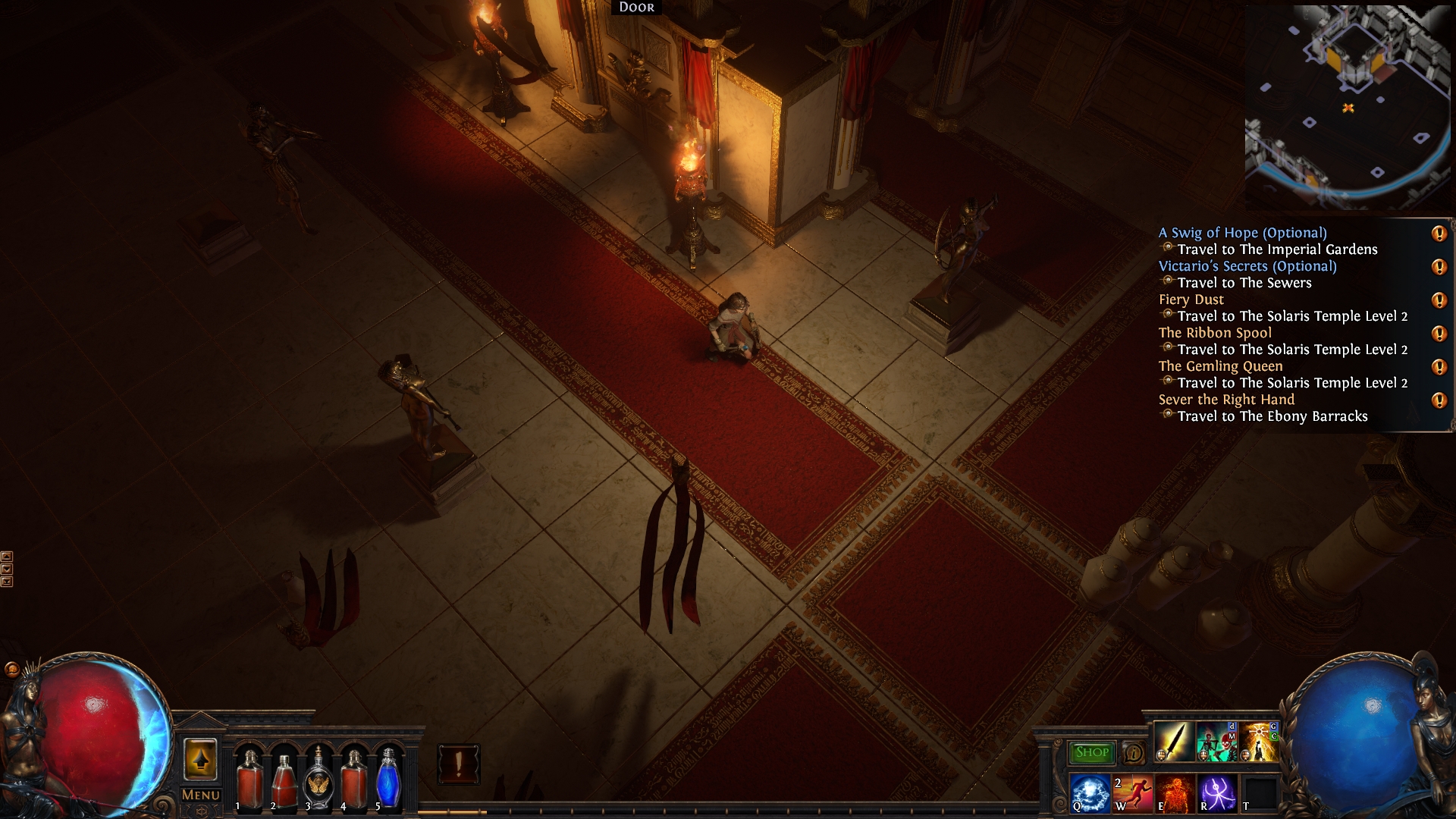Select Sever the Right Hand quest

pyautogui.click(x=1226, y=400)
